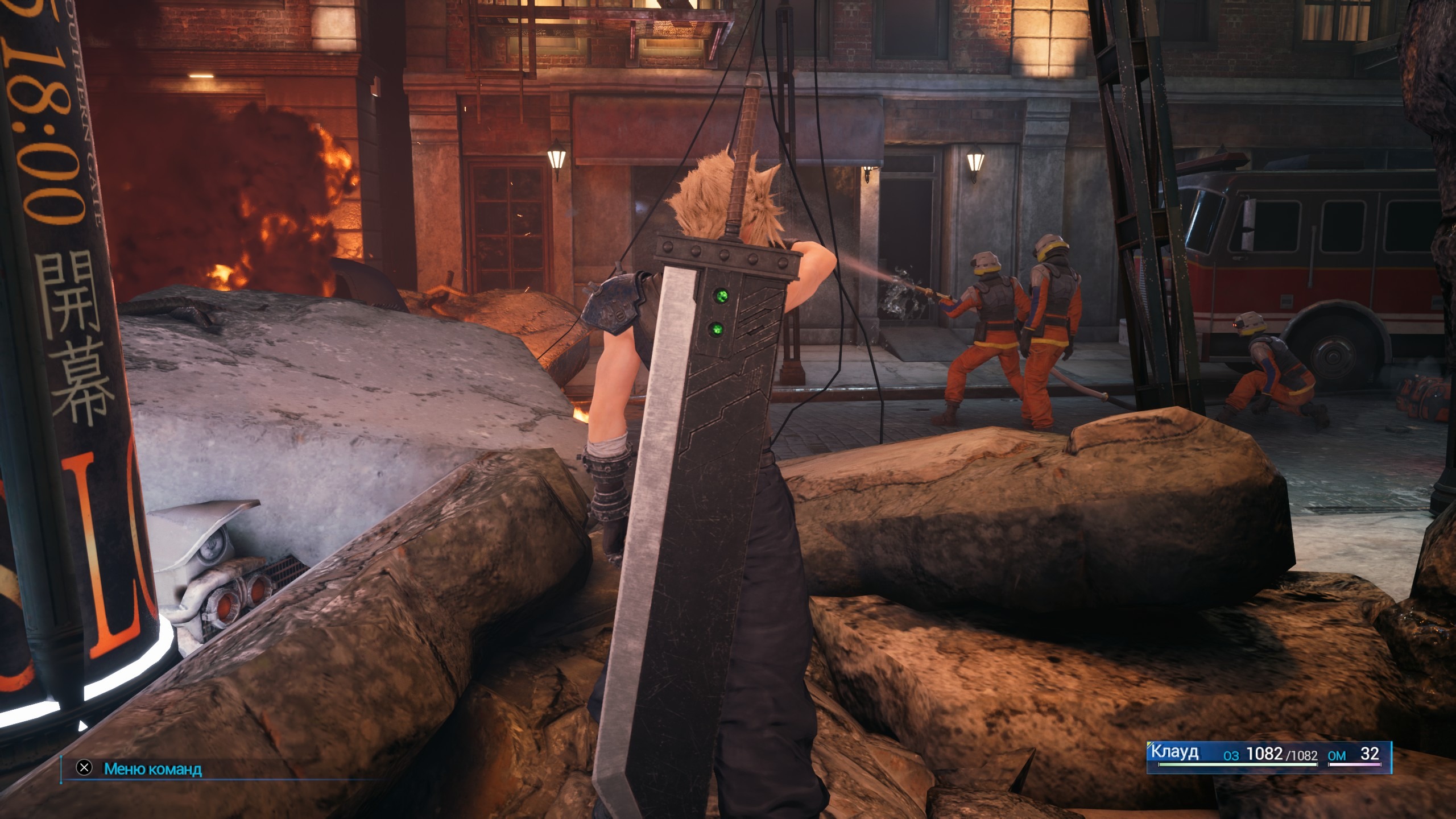Open the Меню команд command menu
Image resolution: width=1456 pixels, height=819 pixels.
[152, 769]
